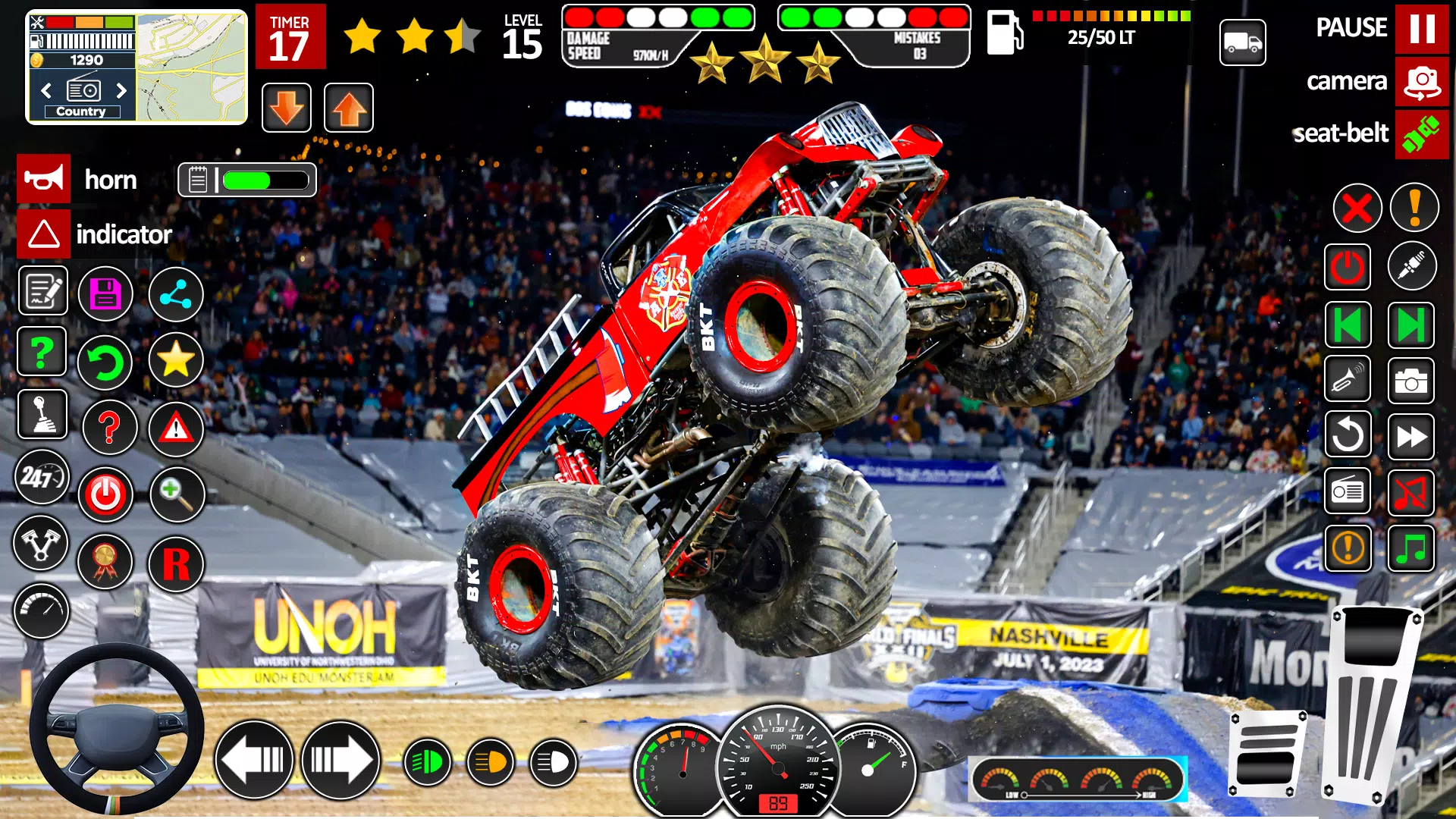Toggle the seat-belt on
Screen dimensions: 1456x819
tap(1423, 134)
